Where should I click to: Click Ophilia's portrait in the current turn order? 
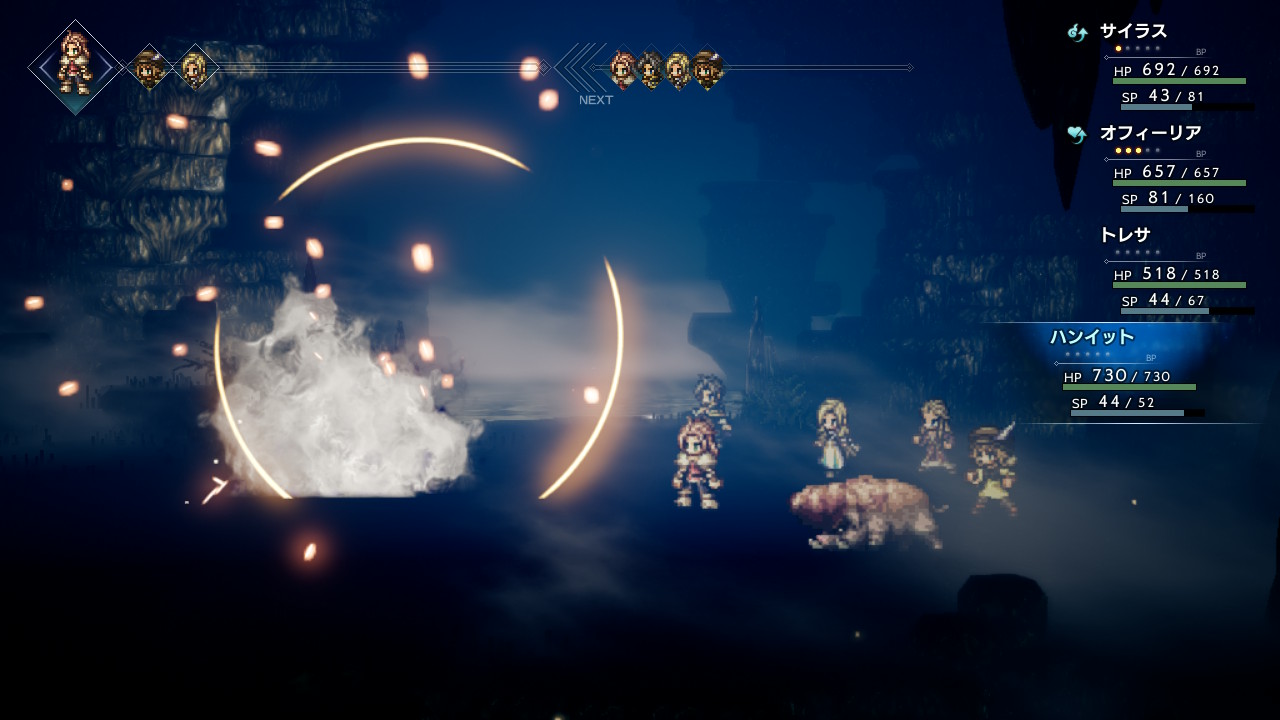(x=194, y=68)
